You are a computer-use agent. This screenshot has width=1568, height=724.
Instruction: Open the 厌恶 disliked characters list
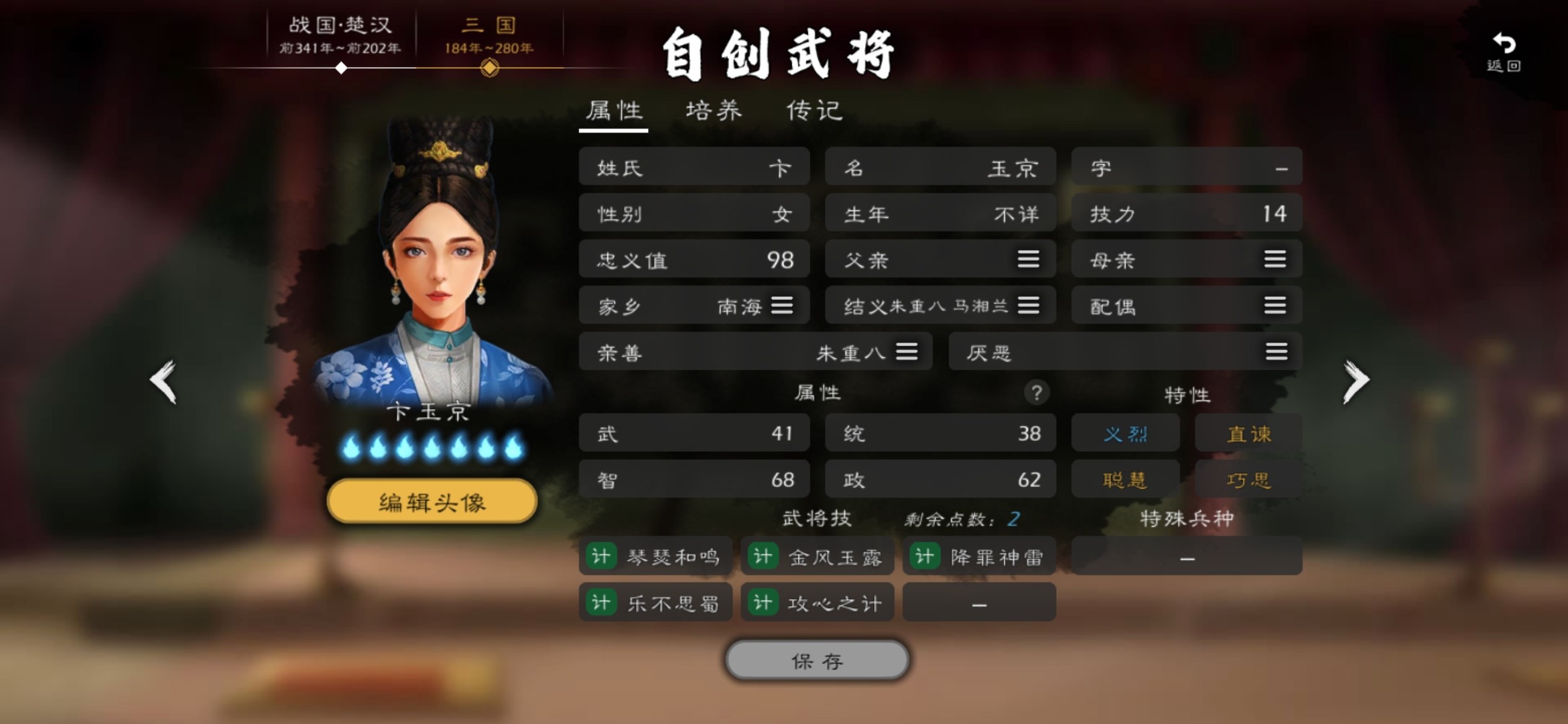pyautogui.click(x=1276, y=351)
